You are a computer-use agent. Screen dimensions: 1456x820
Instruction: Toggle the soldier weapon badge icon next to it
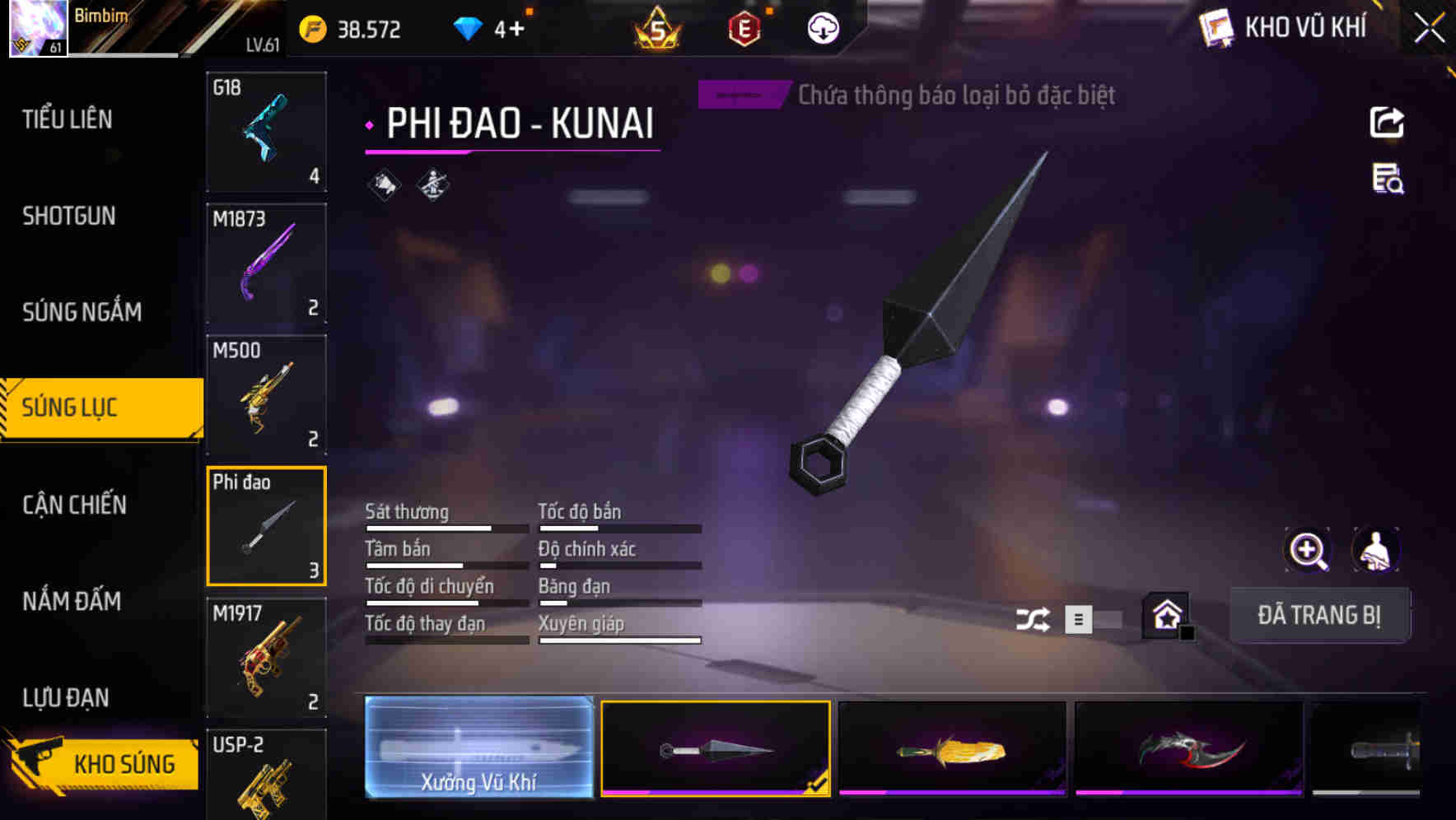tap(432, 184)
